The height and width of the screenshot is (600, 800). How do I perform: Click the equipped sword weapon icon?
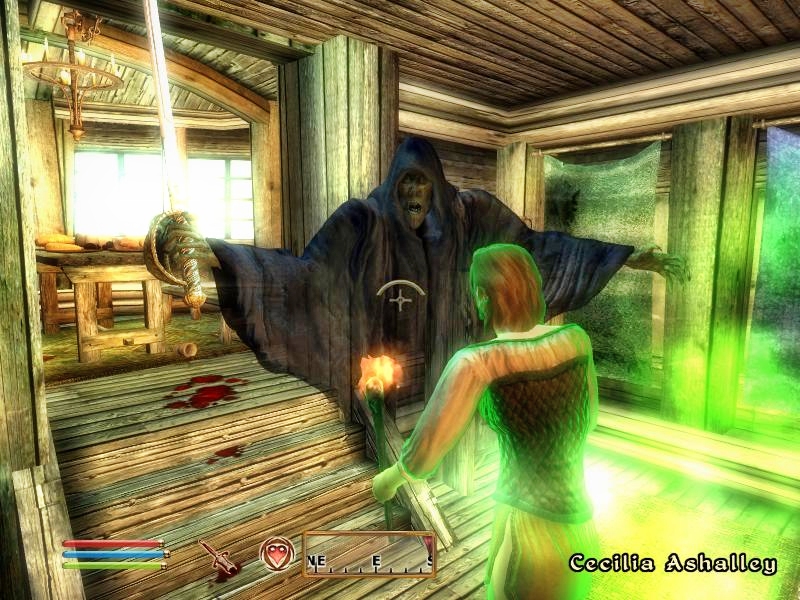[218, 557]
